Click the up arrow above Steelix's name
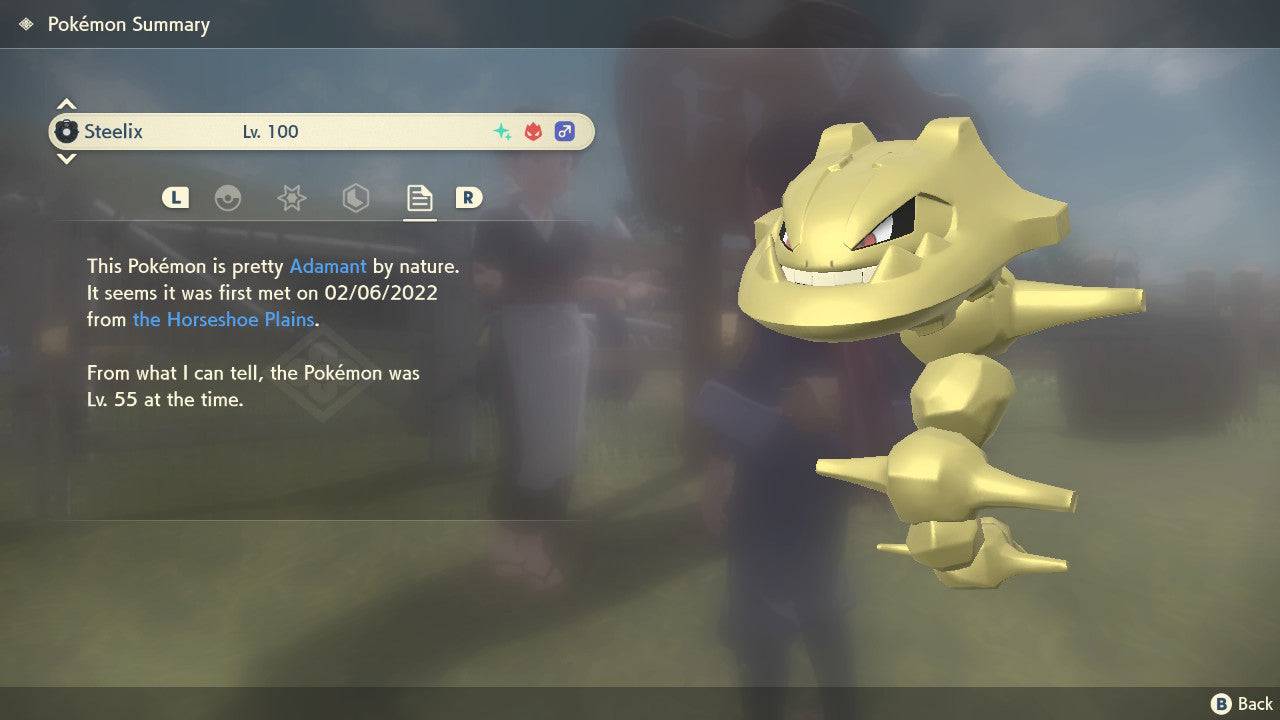The height and width of the screenshot is (720, 1280). click(x=66, y=103)
